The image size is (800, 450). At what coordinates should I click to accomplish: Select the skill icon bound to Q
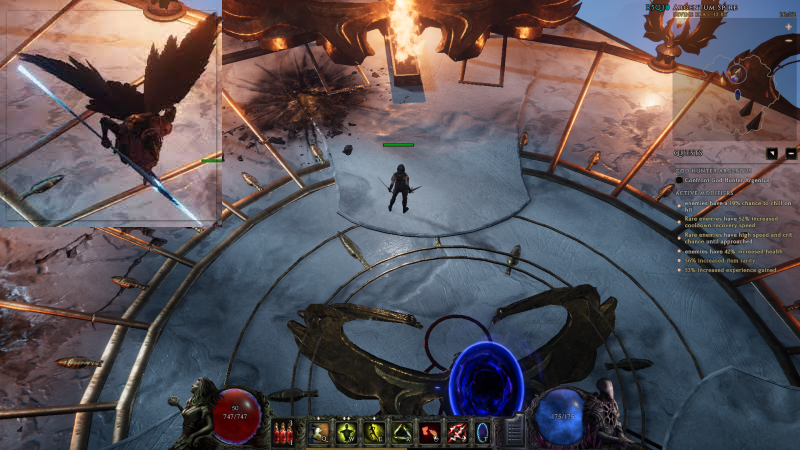pos(320,432)
